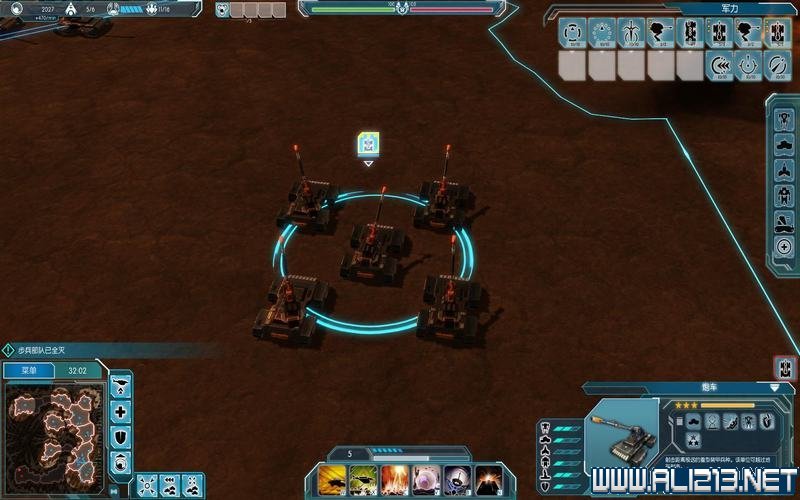Click the aircraft icon beside minimap

pyautogui.click(x=121, y=387)
